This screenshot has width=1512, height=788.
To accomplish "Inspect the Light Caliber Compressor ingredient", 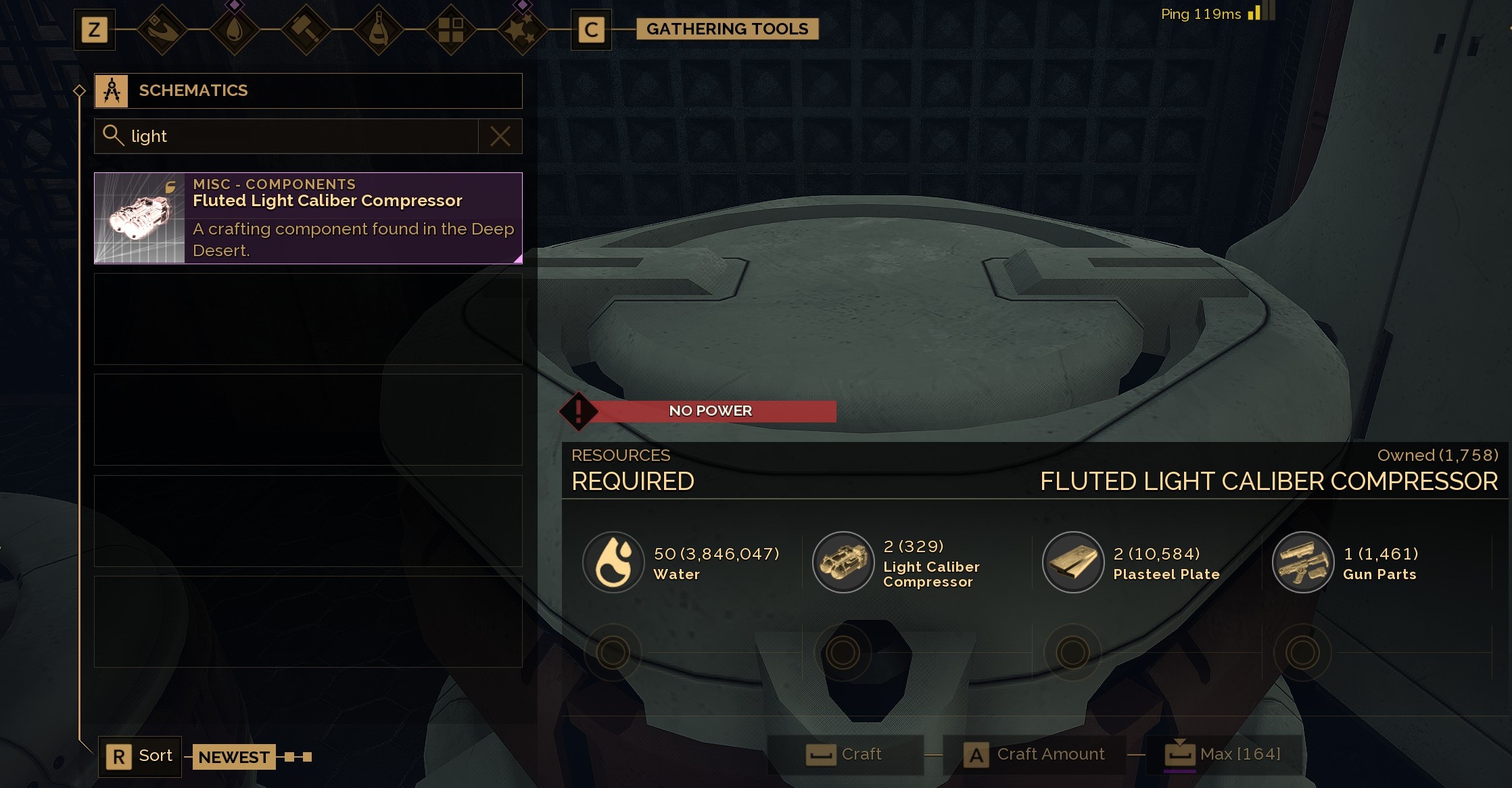I will (843, 562).
